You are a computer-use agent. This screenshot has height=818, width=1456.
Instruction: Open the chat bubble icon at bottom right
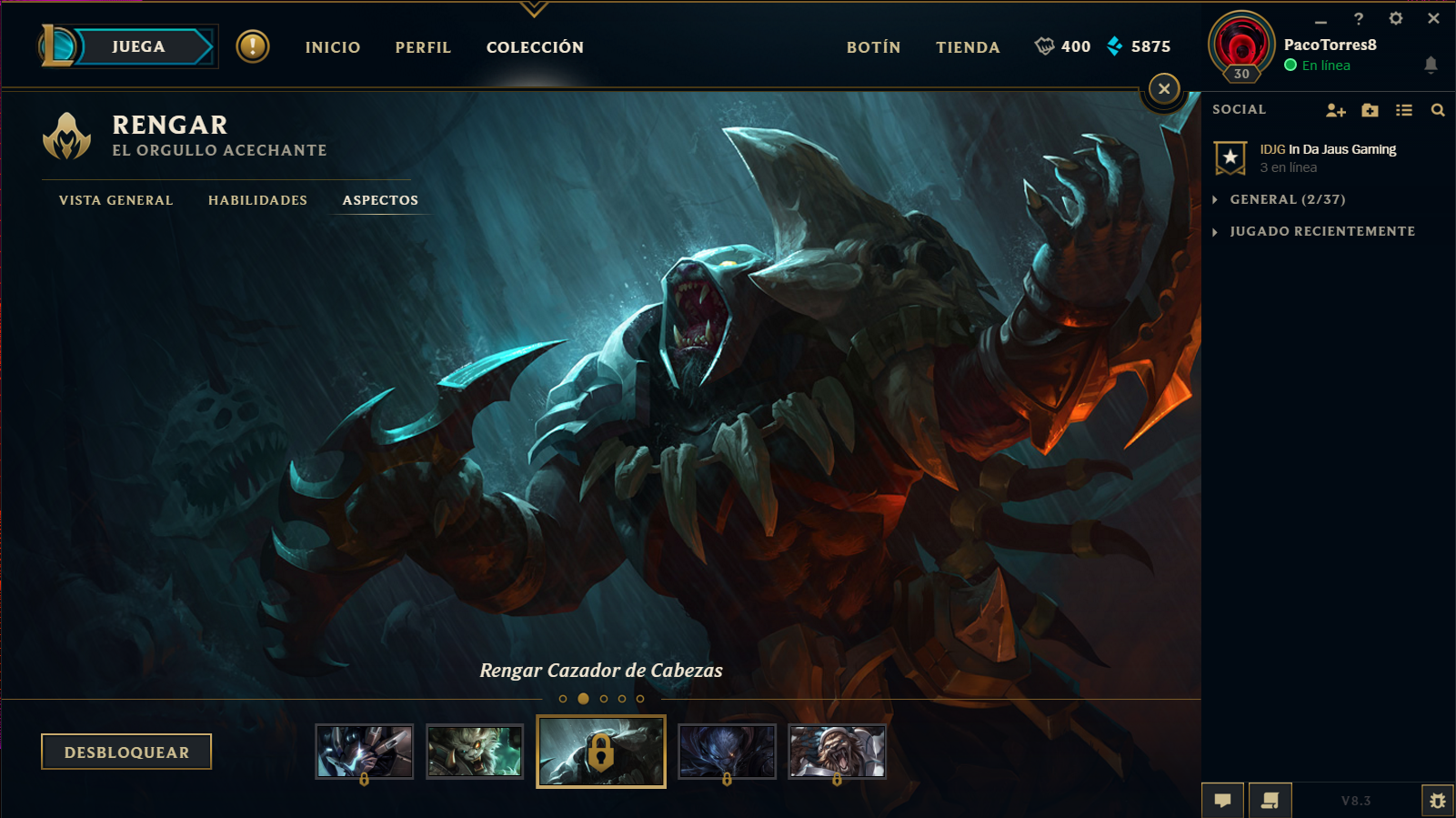tap(1222, 800)
